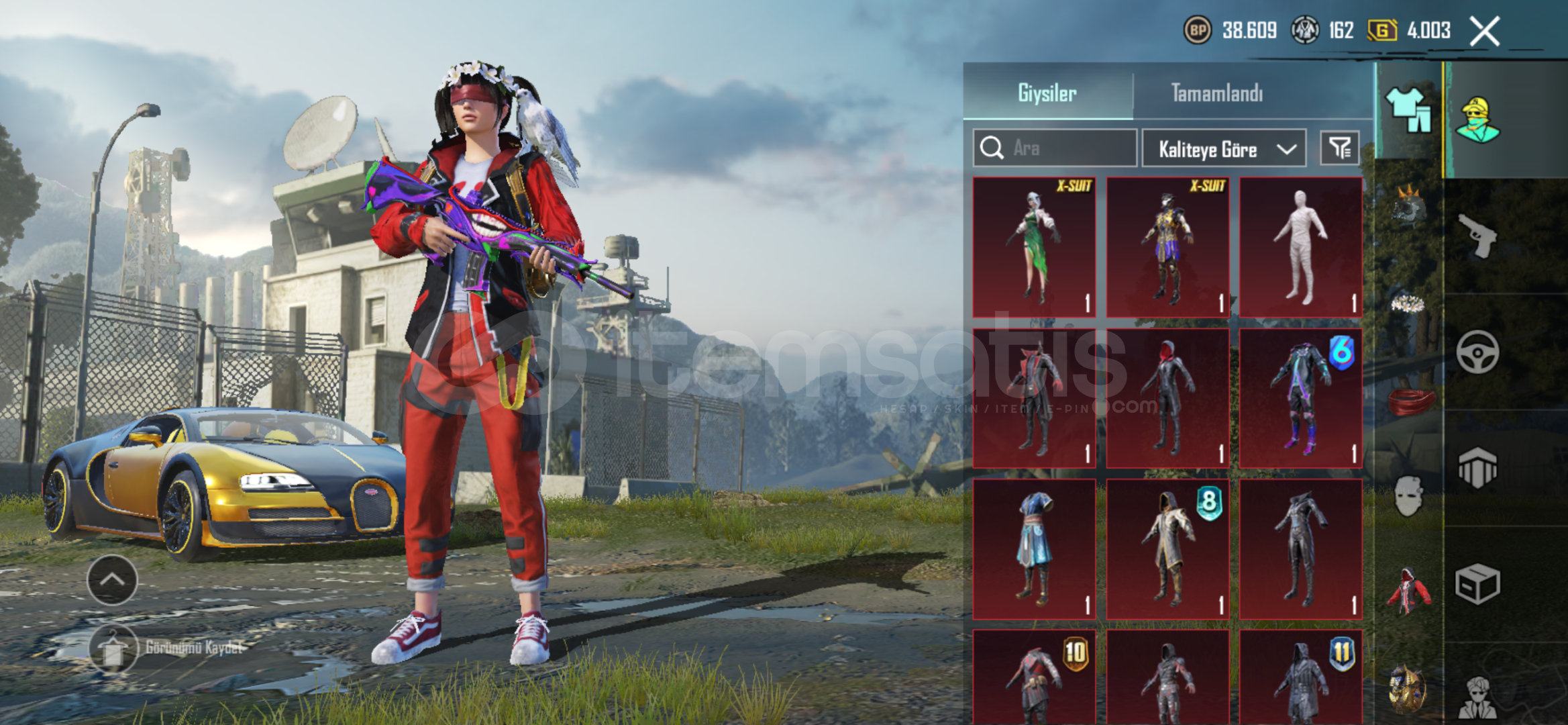Open the box crate category
Image resolution: width=1568 pixels, height=725 pixels.
click(x=1477, y=583)
